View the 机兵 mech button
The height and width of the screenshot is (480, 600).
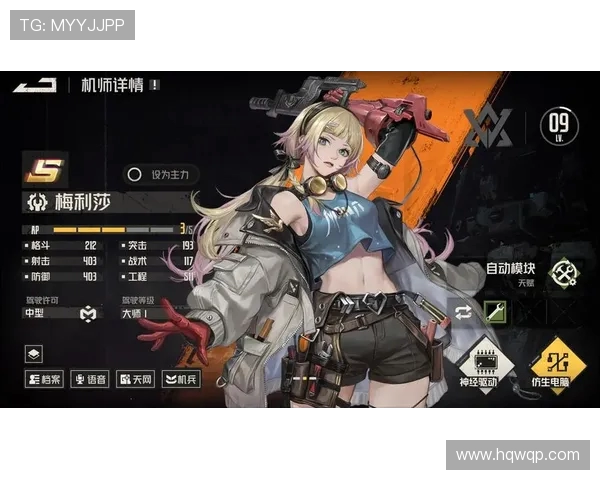(x=181, y=379)
